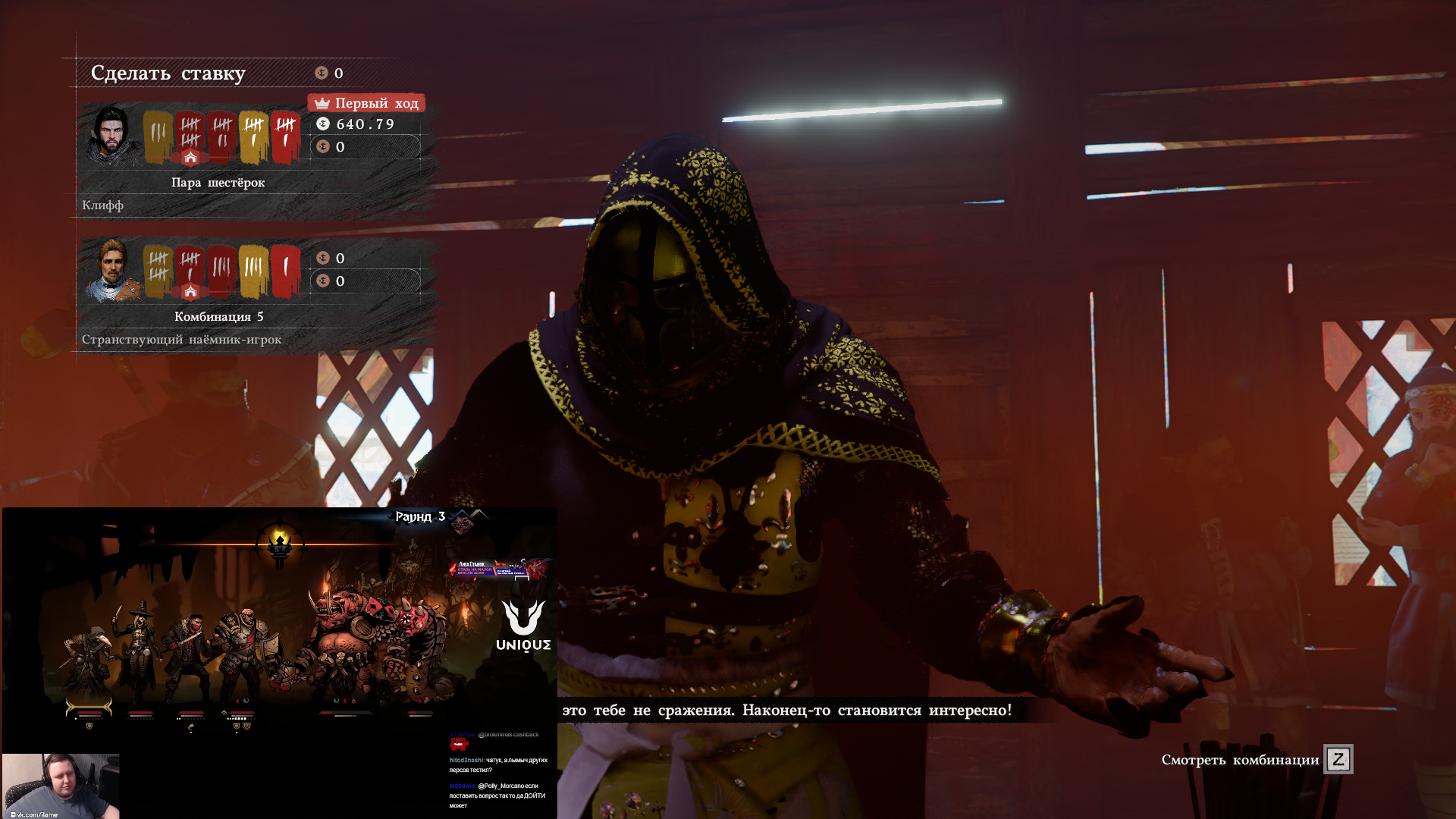This screenshot has width=1456, height=819.
Task: Click the mercenary's bet amount field
Action: tap(366, 281)
